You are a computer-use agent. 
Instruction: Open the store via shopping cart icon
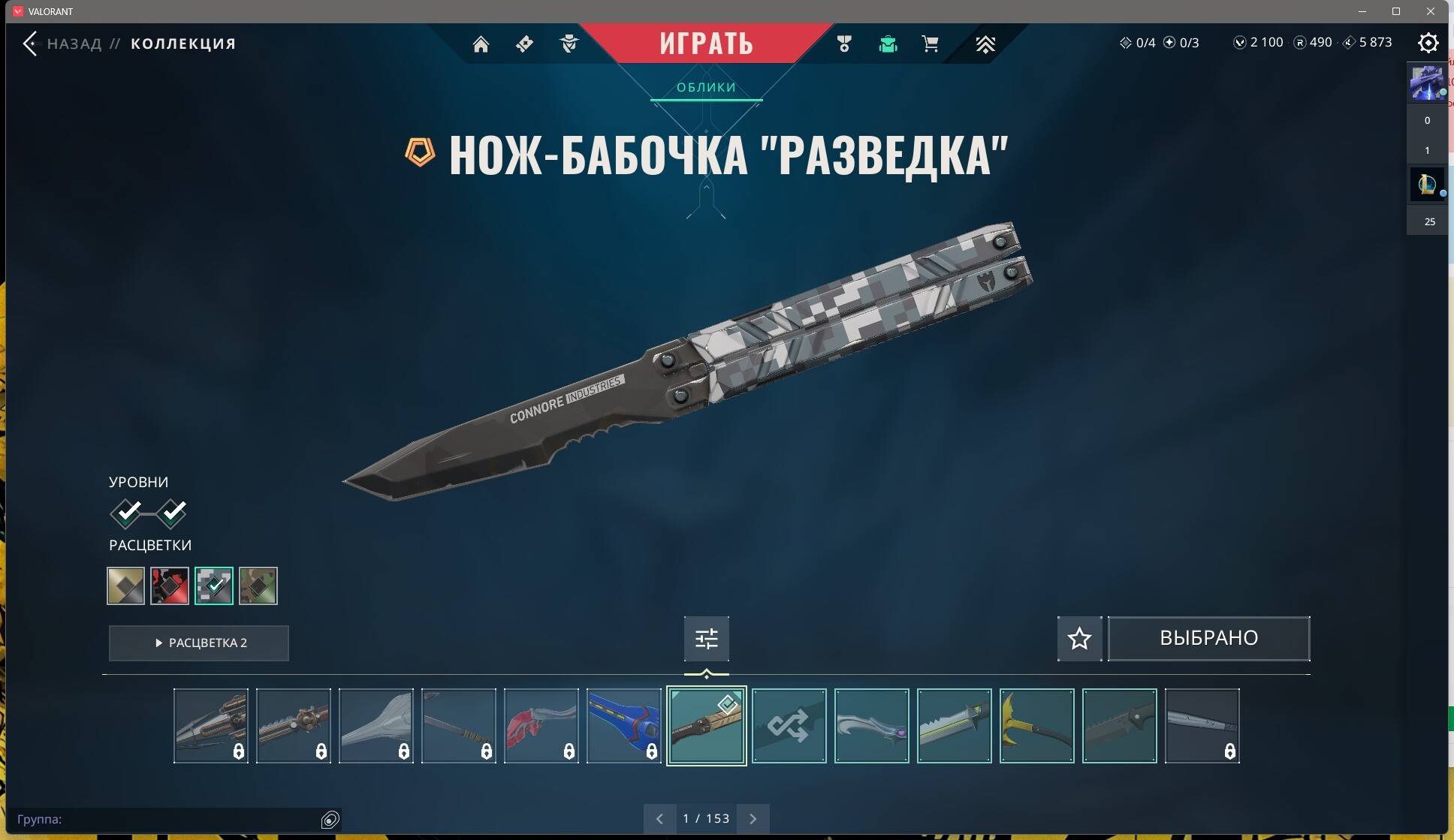pyautogui.click(x=930, y=44)
